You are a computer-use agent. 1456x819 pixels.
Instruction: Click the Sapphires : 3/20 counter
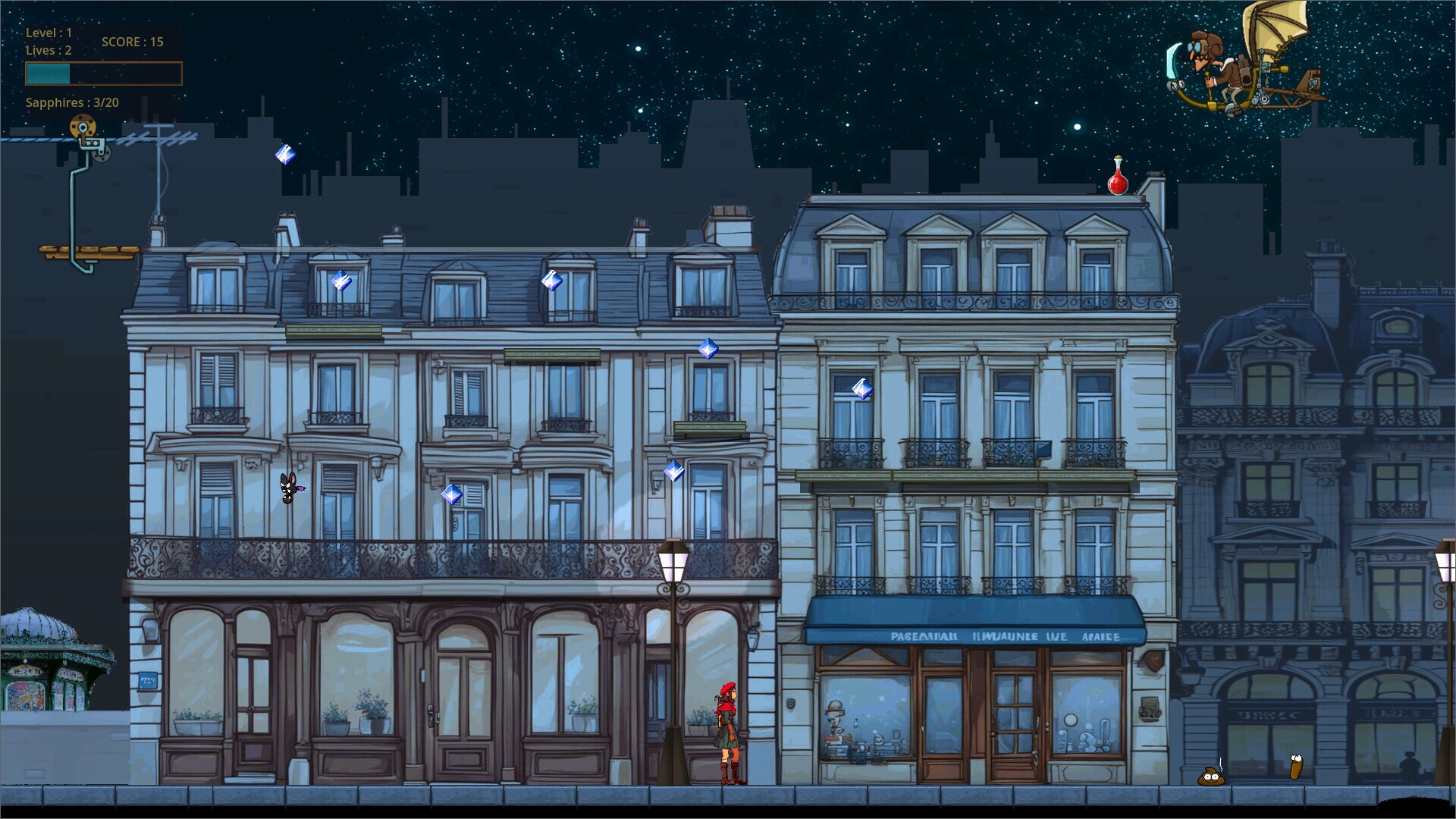pos(74,102)
